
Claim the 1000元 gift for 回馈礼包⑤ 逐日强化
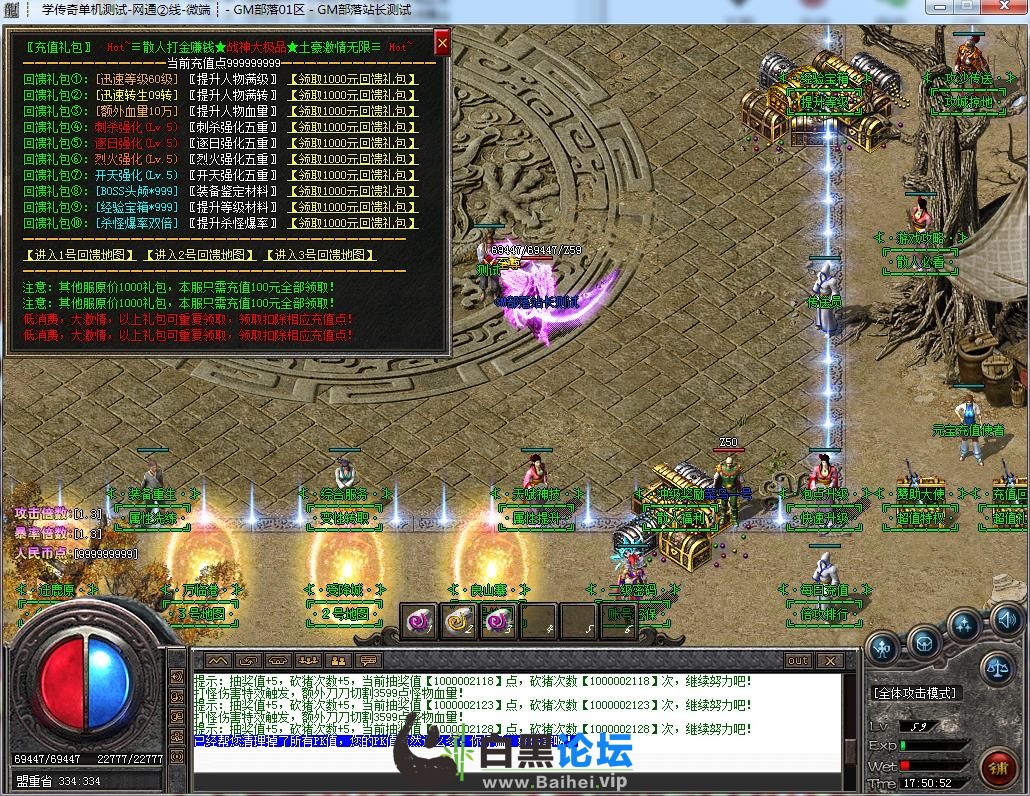coord(352,144)
